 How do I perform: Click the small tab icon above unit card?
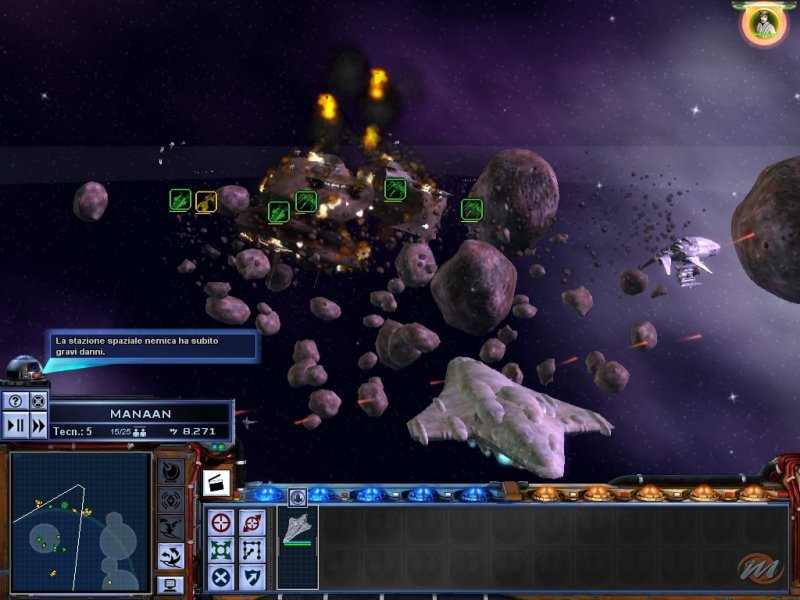click(x=297, y=497)
